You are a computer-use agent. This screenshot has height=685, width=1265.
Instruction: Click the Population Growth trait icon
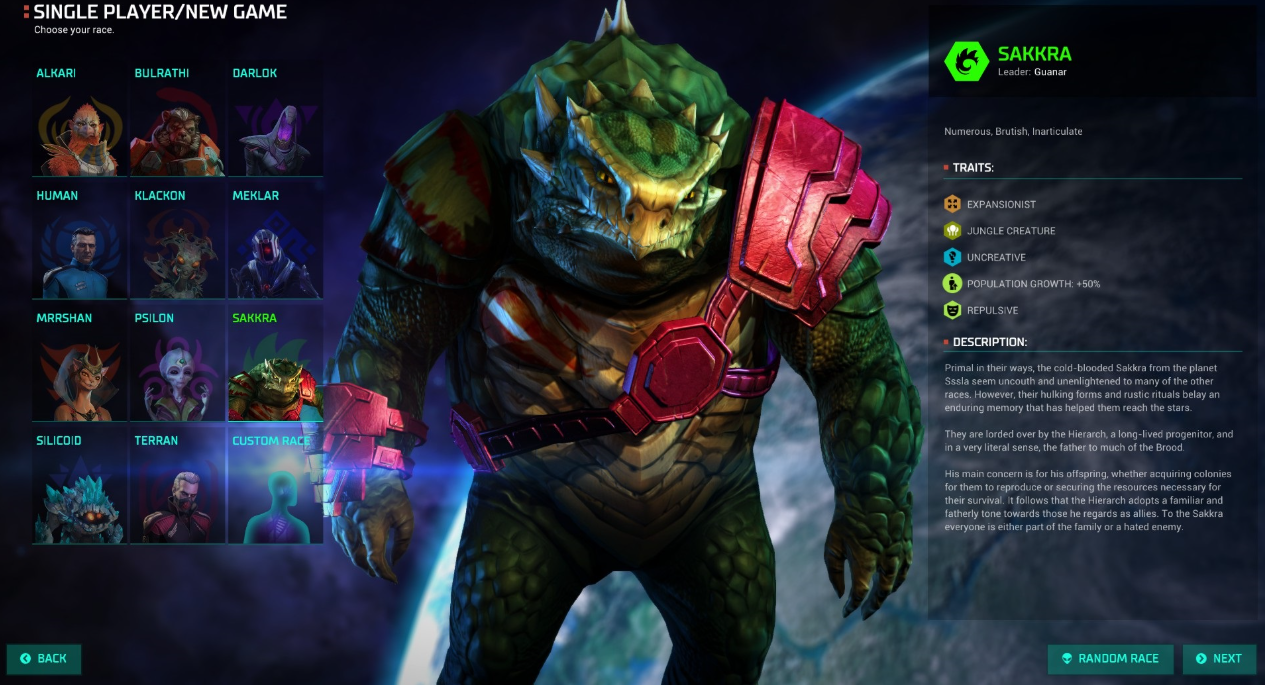(x=952, y=284)
